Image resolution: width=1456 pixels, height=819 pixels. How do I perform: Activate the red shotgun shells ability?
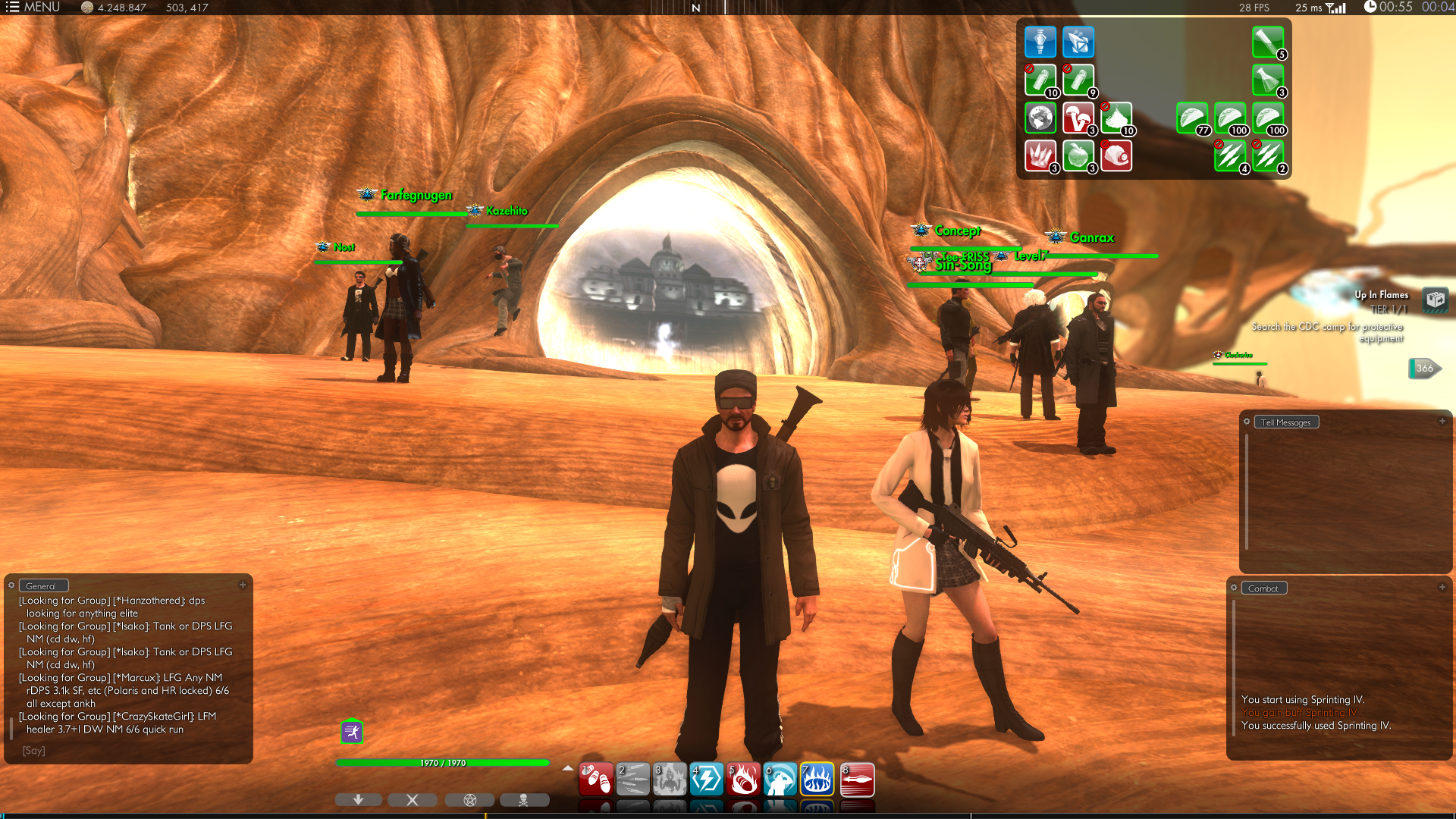[596, 780]
